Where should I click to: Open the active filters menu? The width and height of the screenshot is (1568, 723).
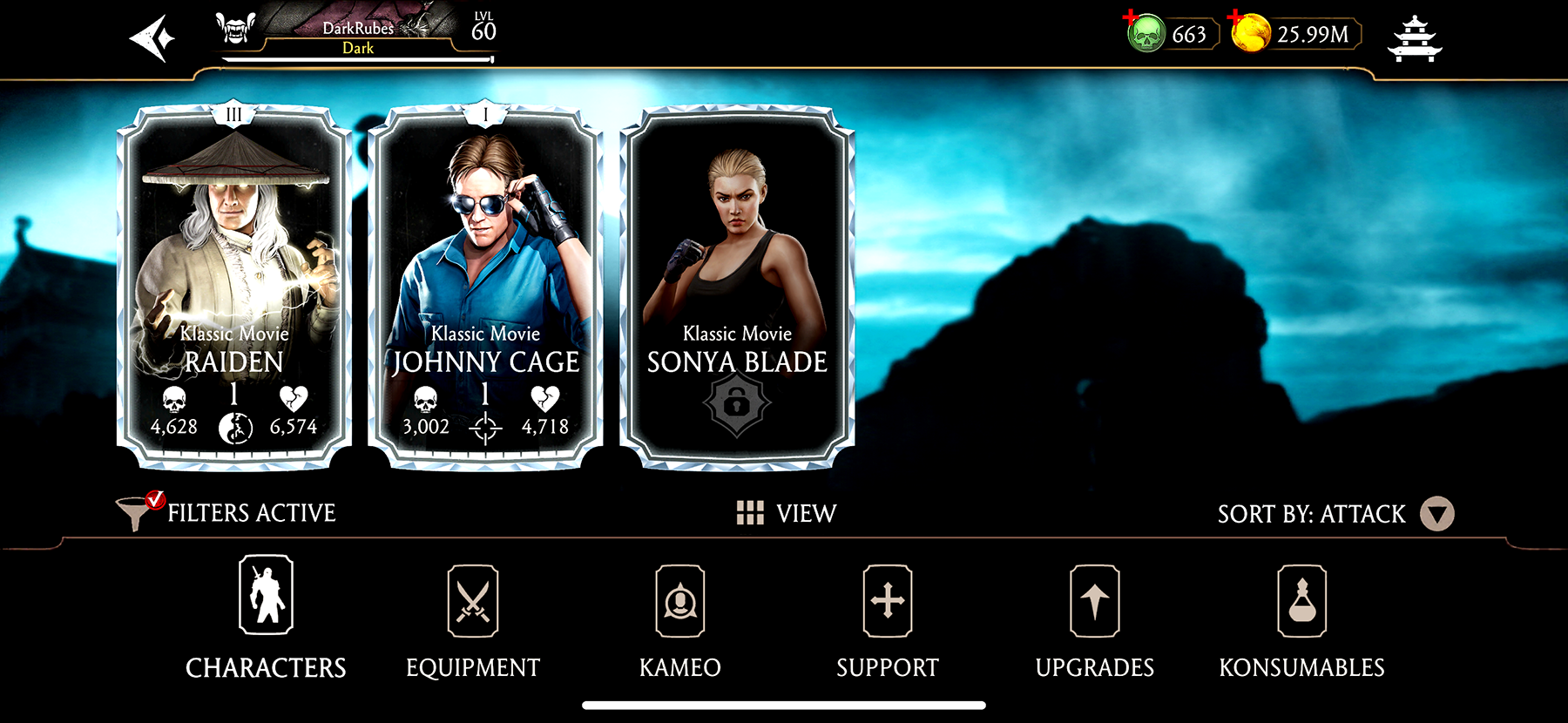[226, 512]
